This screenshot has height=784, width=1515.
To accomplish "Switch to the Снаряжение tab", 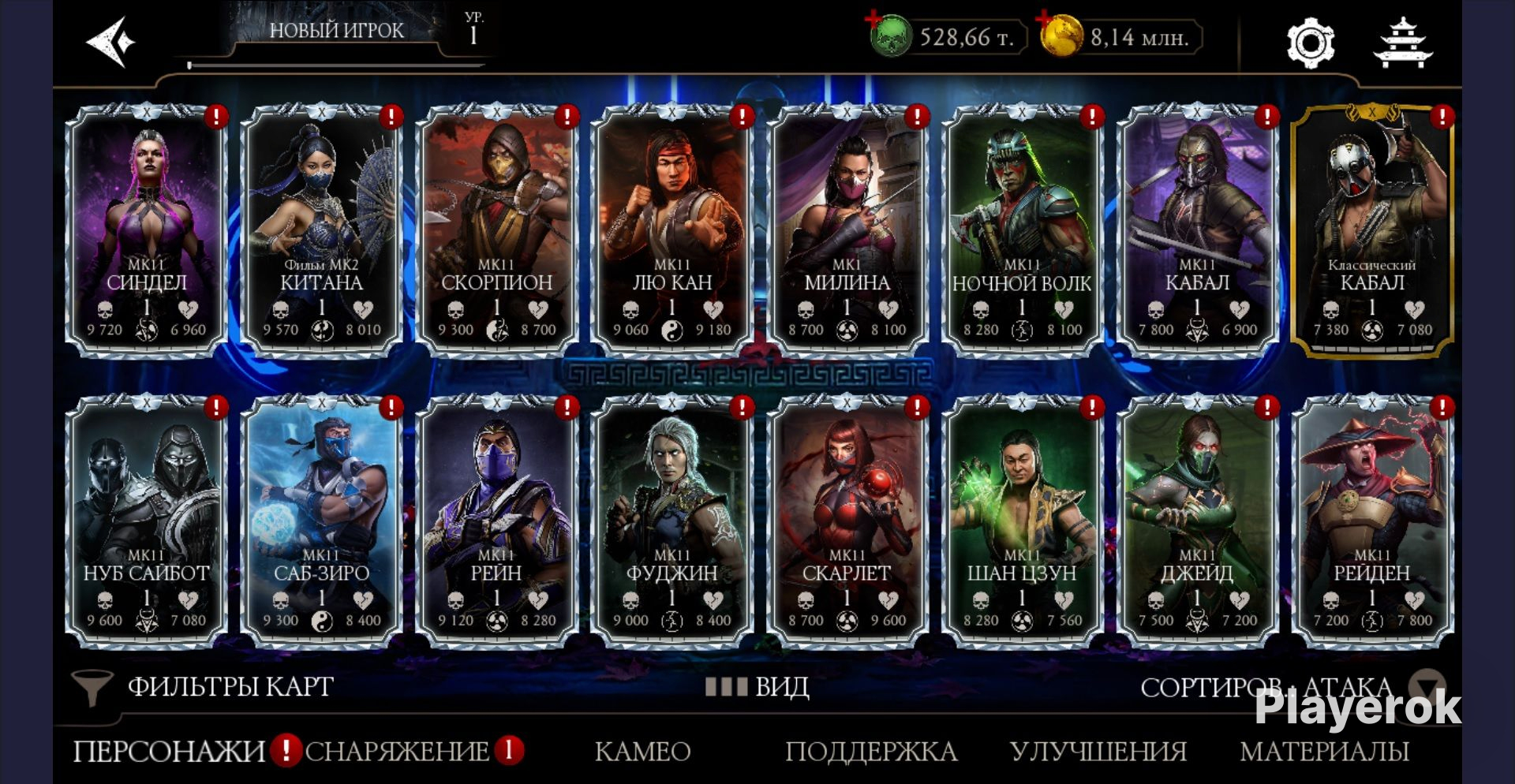I will pos(397,751).
